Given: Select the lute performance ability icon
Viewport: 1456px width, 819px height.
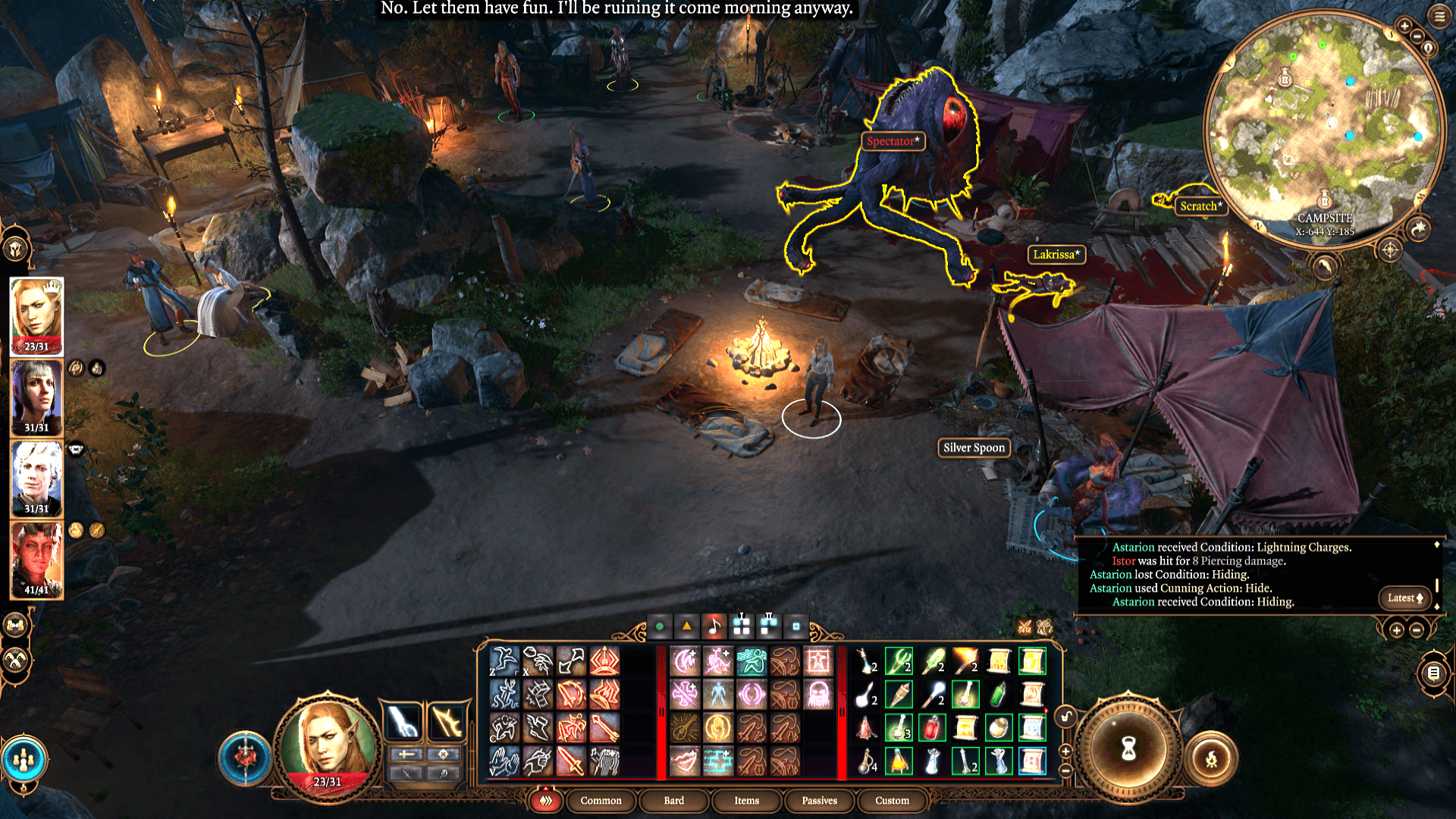Looking at the screenshot, I should click(x=685, y=728).
